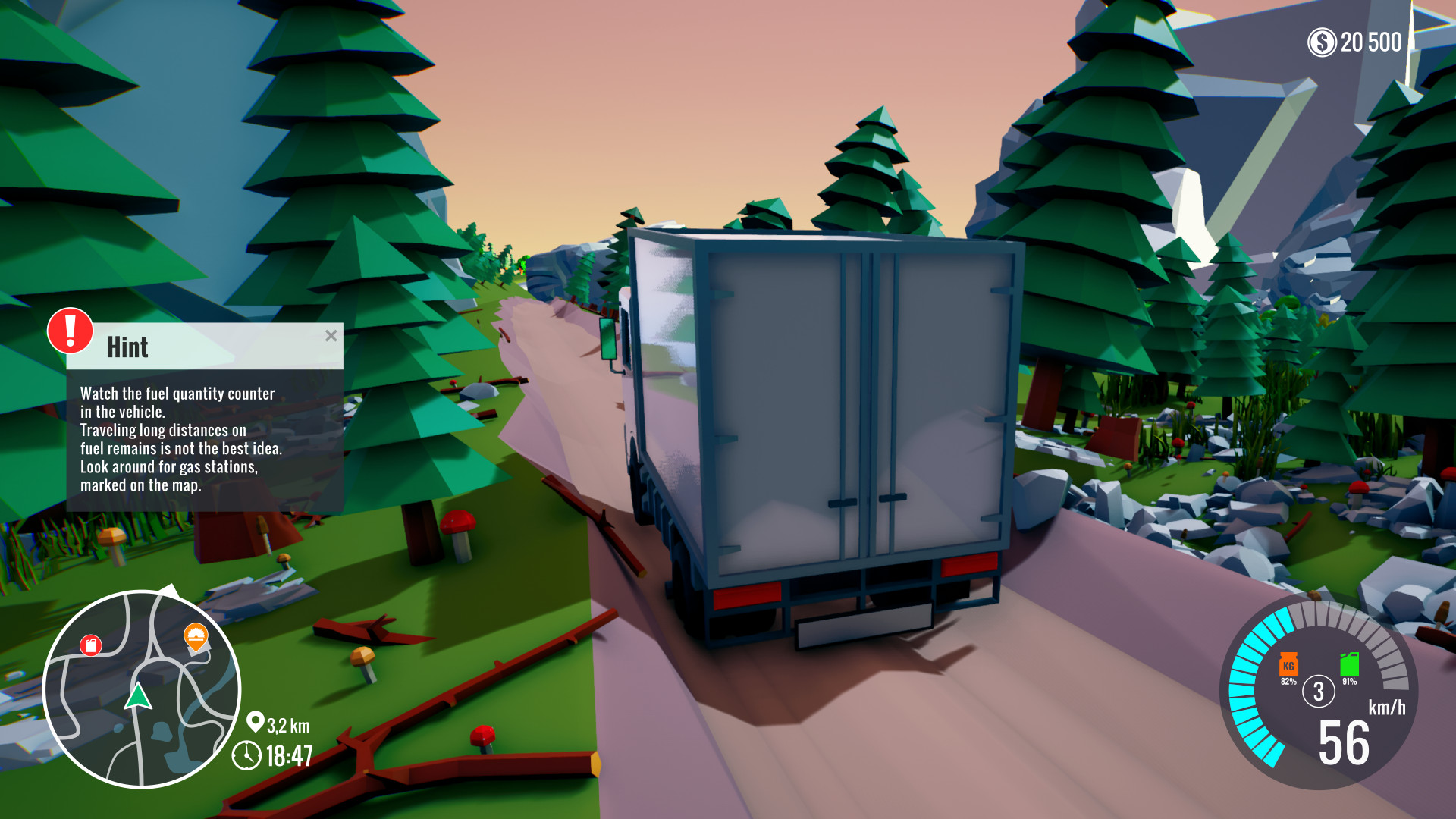This screenshot has height=819, width=1456.
Task: Select the red fuel station icon on minimap
Action: pyautogui.click(x=91, y=645)
